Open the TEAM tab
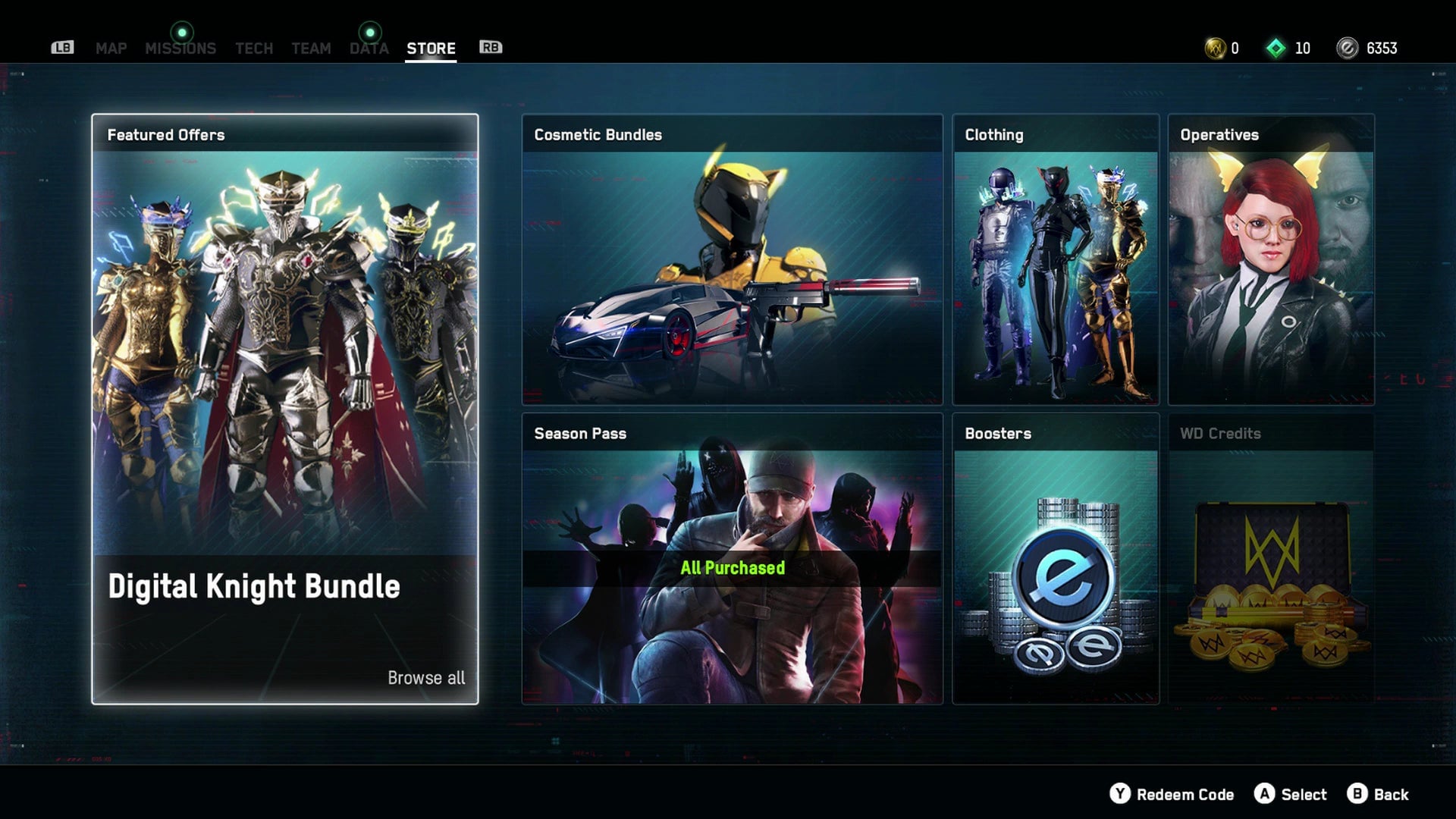Image resolution: width=1456 pixels, height=819 pixels. click(311, 48)
